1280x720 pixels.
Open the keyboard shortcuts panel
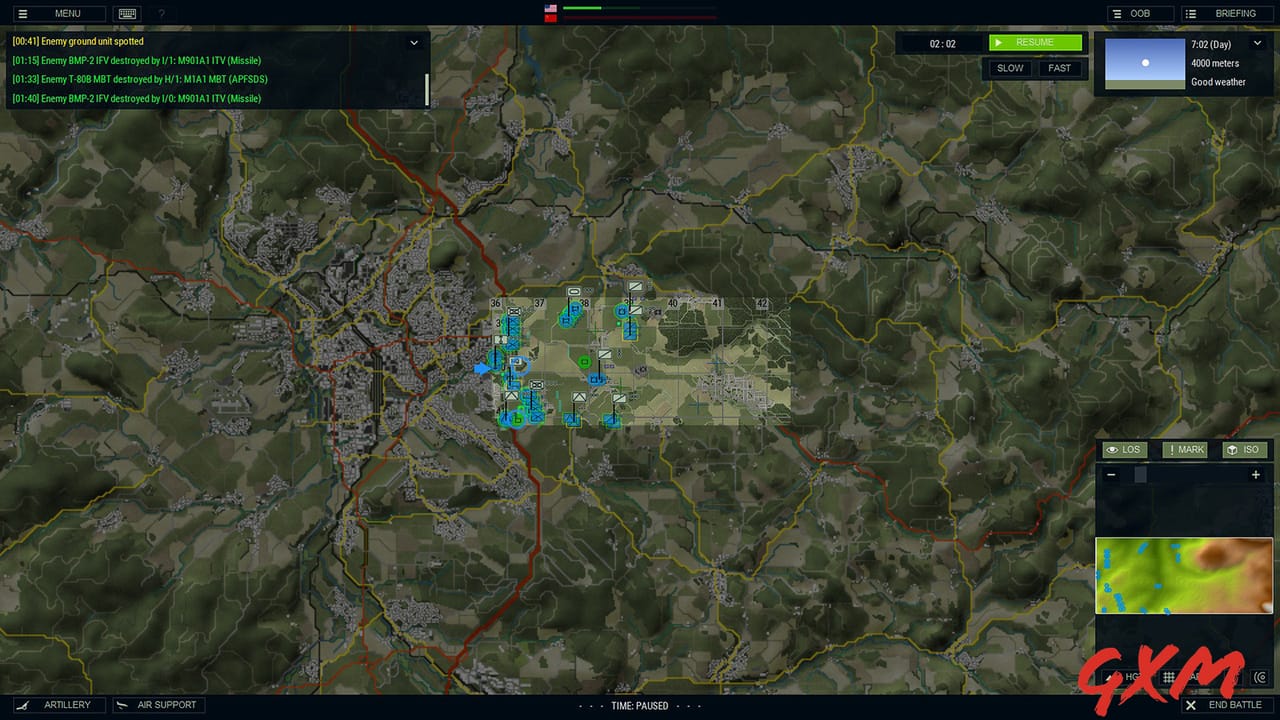point(127,13)
